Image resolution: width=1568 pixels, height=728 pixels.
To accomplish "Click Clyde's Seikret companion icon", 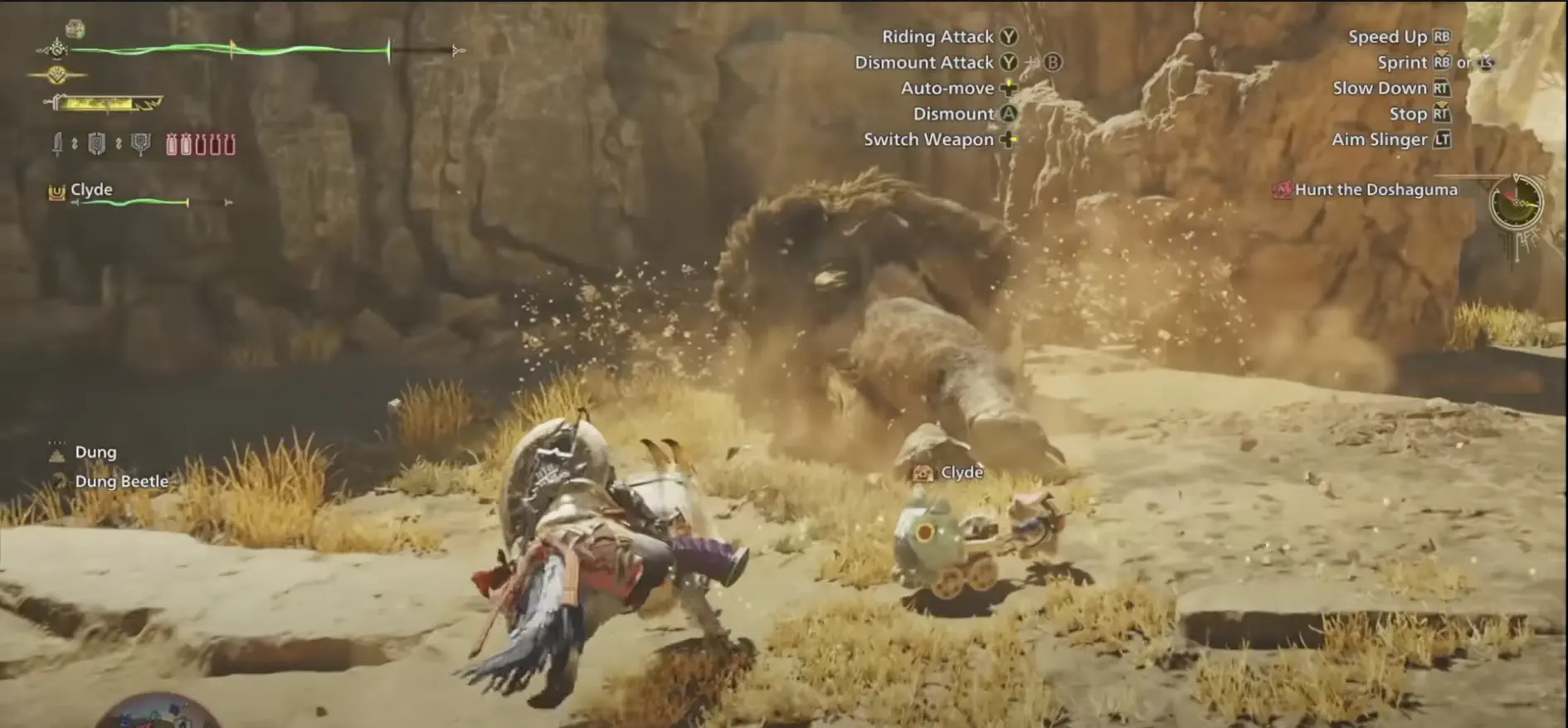I will [x=56, y=191].
